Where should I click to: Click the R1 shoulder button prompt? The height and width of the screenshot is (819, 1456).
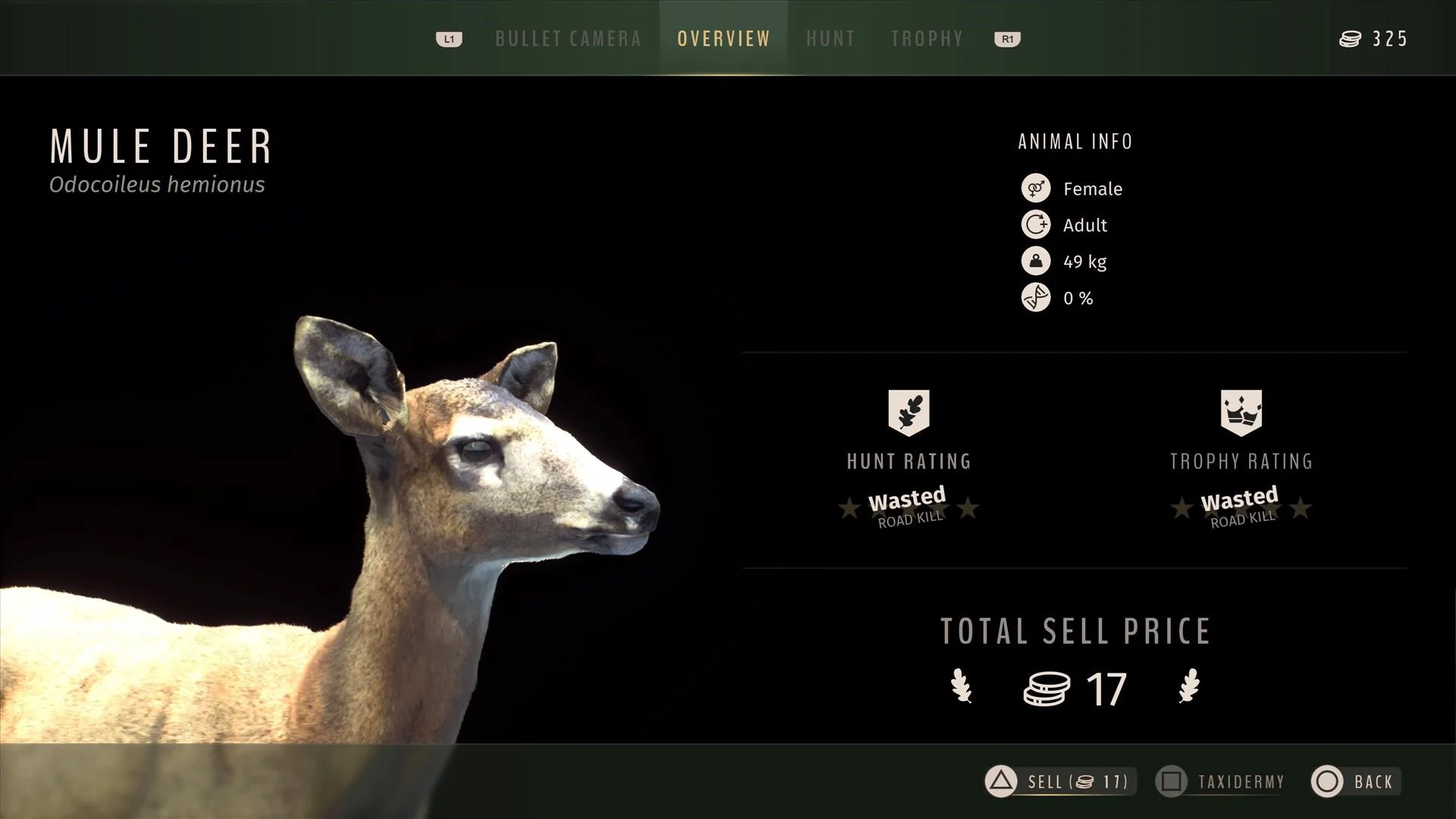(x=1006, y=39)
